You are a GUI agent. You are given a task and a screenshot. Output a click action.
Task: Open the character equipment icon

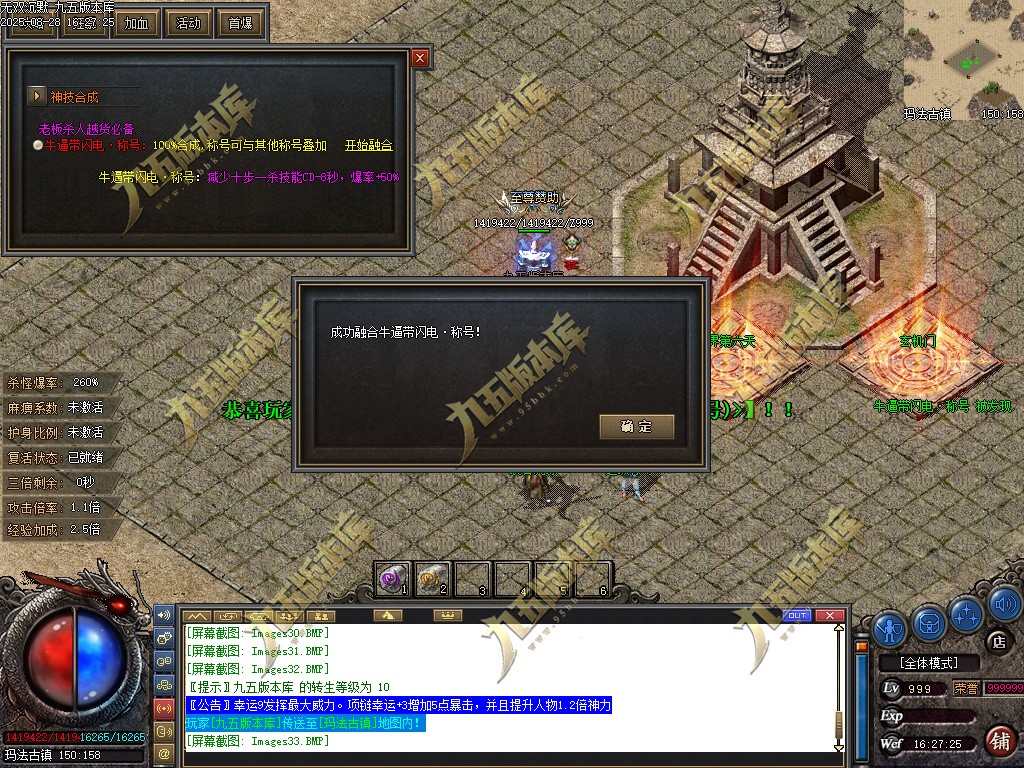[889, 626]
